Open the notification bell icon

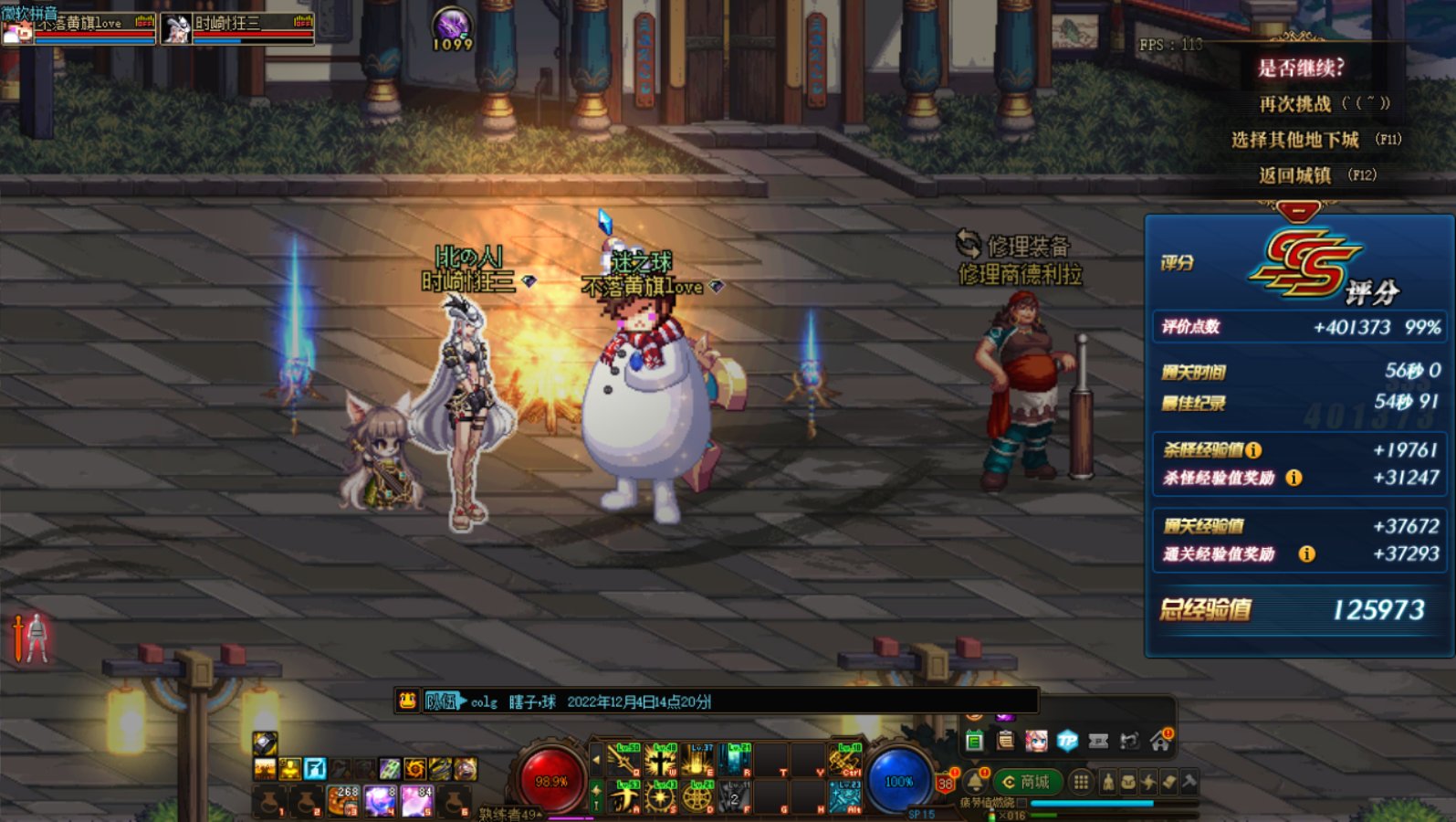click(x=975, y=782)
